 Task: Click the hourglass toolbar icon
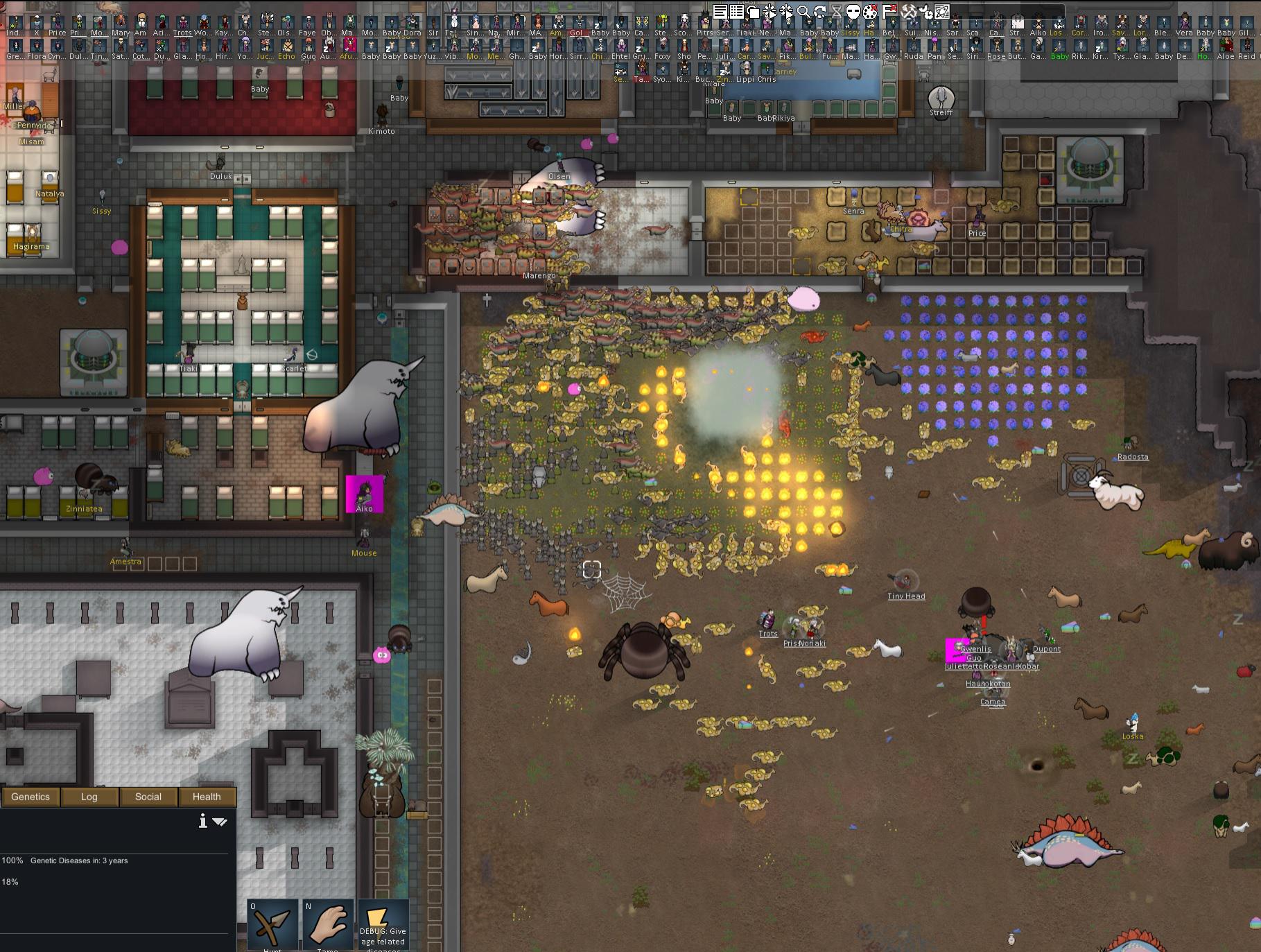click(837, 11)
